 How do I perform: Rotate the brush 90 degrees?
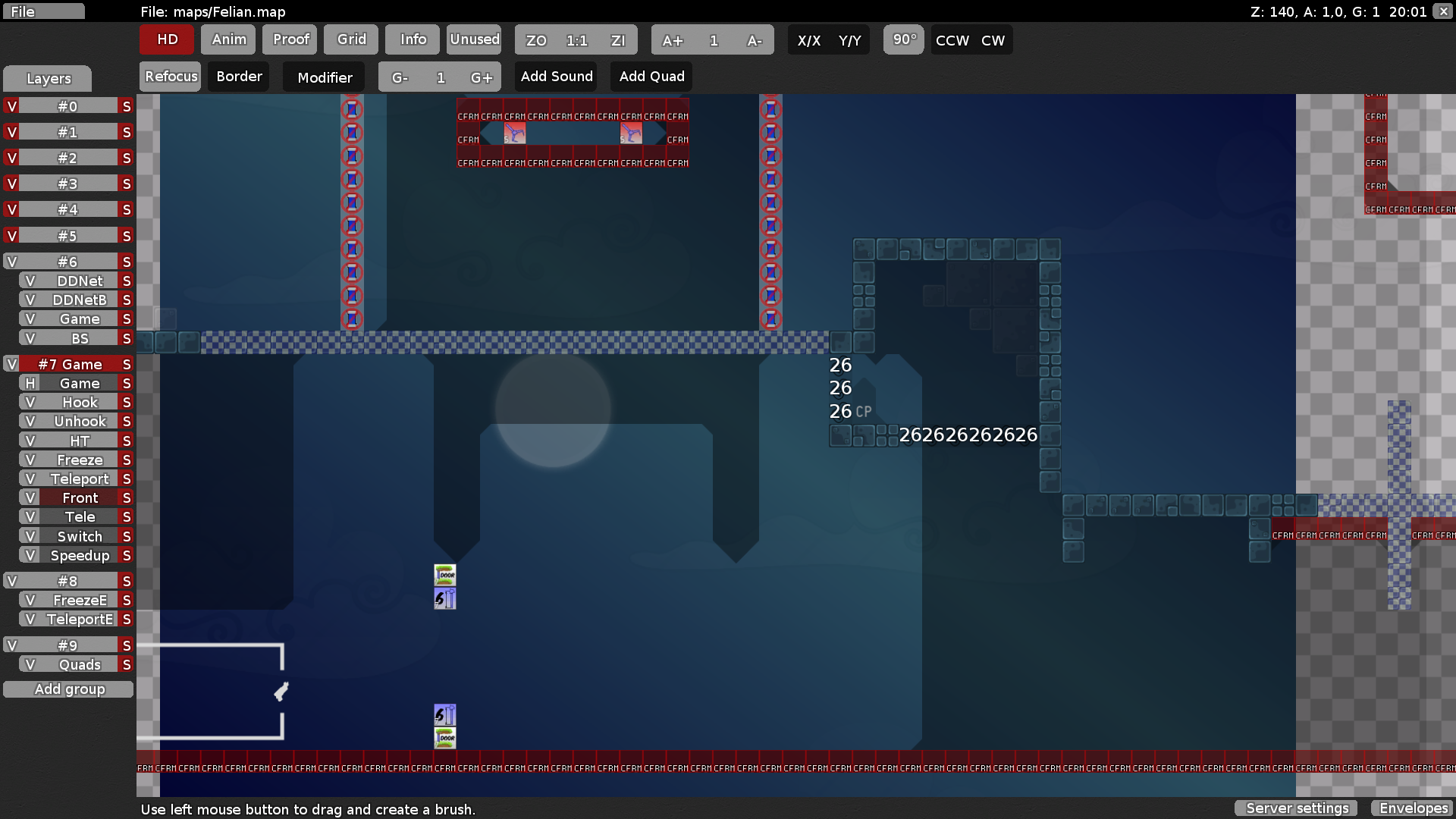pyautogui.click(x=903, y=39)
